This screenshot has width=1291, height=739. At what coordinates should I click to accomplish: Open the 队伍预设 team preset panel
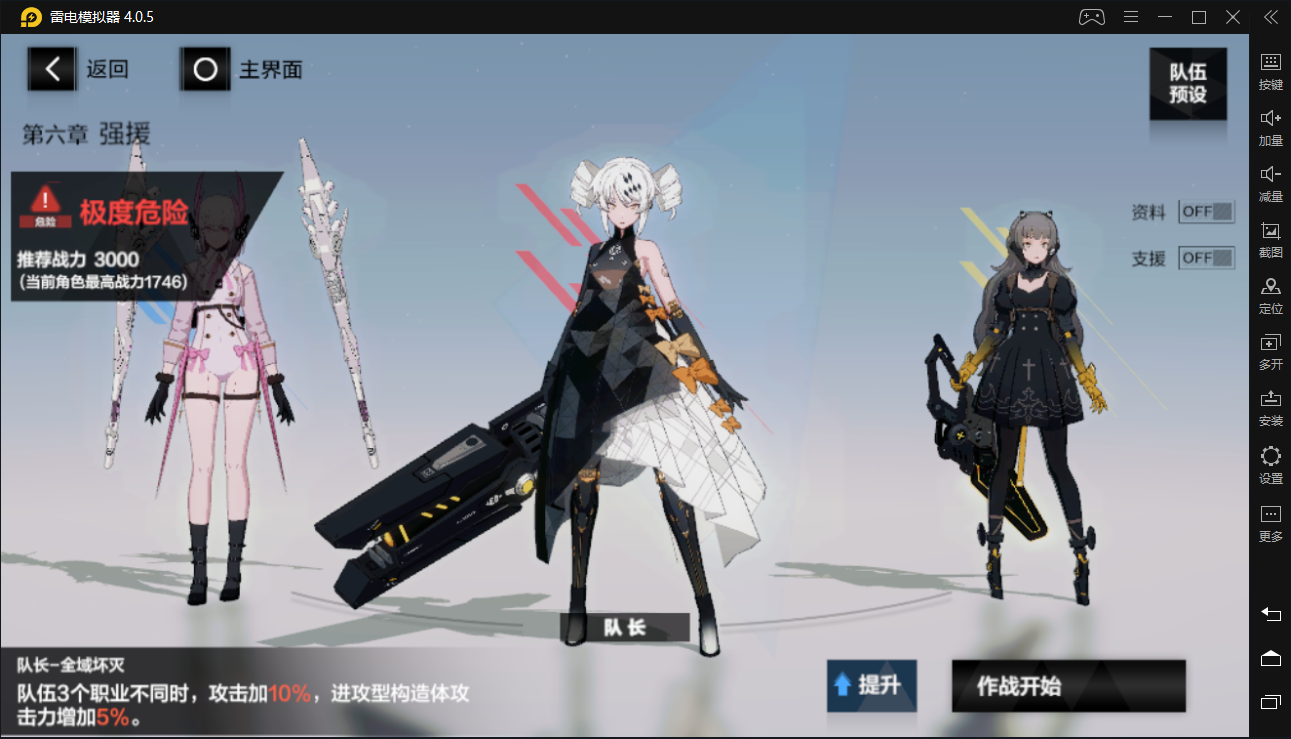tap(1188, 82)
